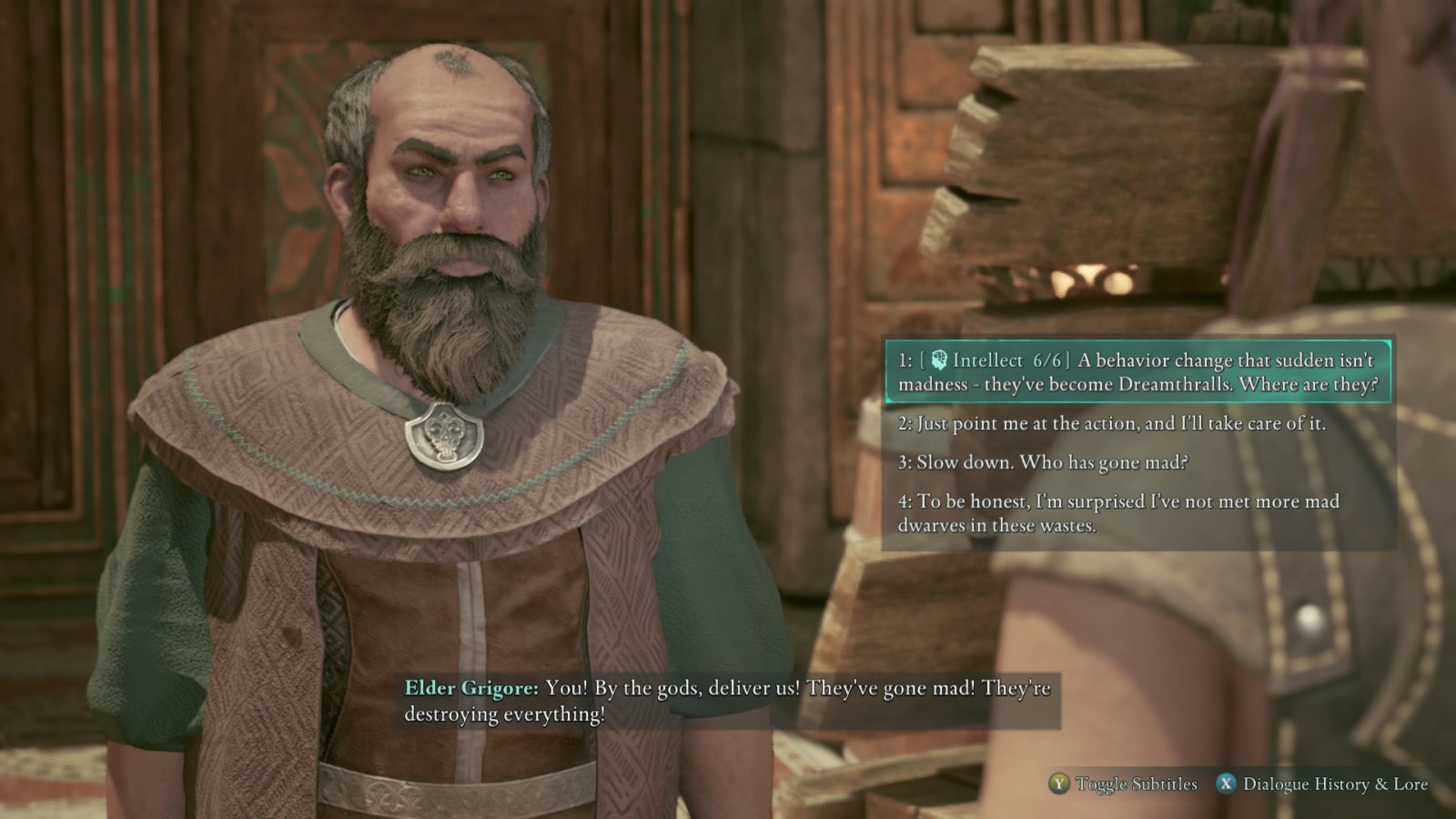Screen dimensions: 1456x819
Task: Pick 'Slow down. Who has gone mad?' option
Action: pyautogui.click(x=1043, y=462)
